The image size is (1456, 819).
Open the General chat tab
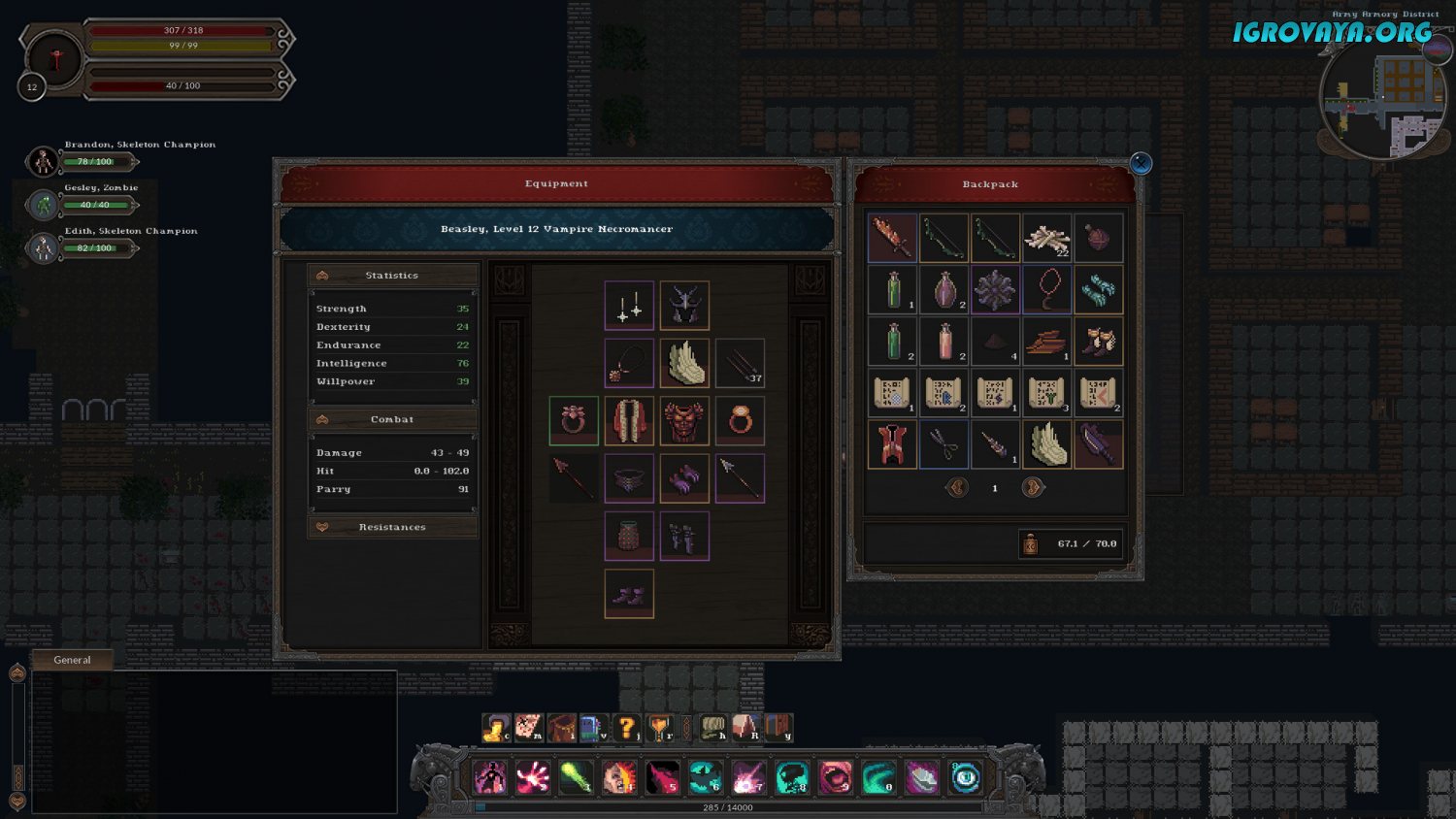(x=73, y=660)
